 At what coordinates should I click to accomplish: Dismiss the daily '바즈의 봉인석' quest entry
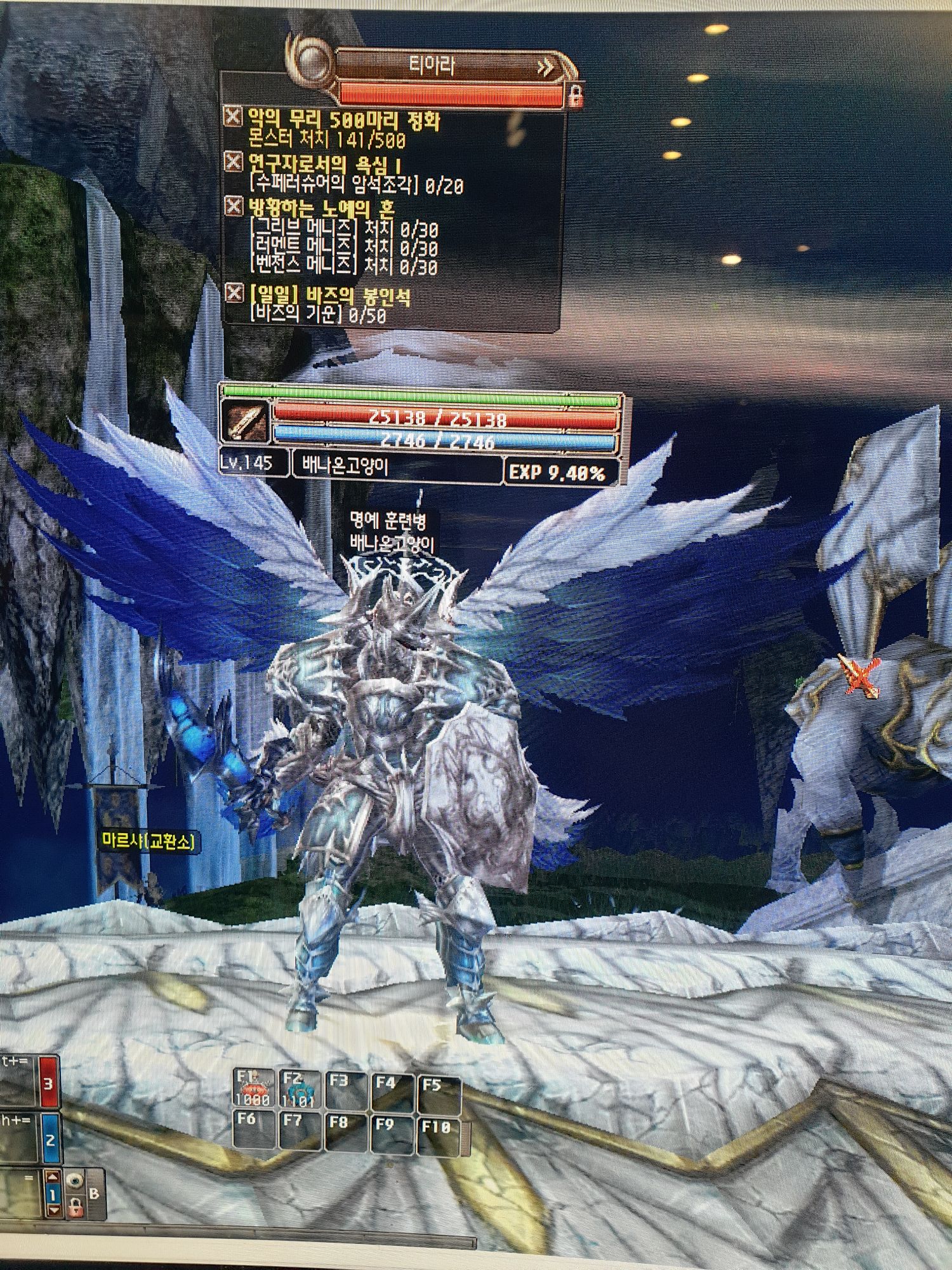(234, 293)
